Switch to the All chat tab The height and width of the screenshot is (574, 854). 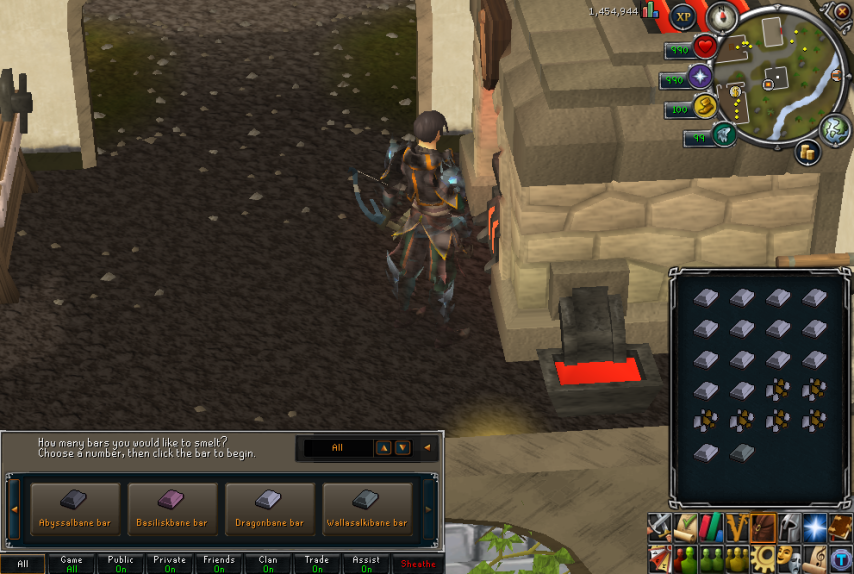[x=23, y=564]
